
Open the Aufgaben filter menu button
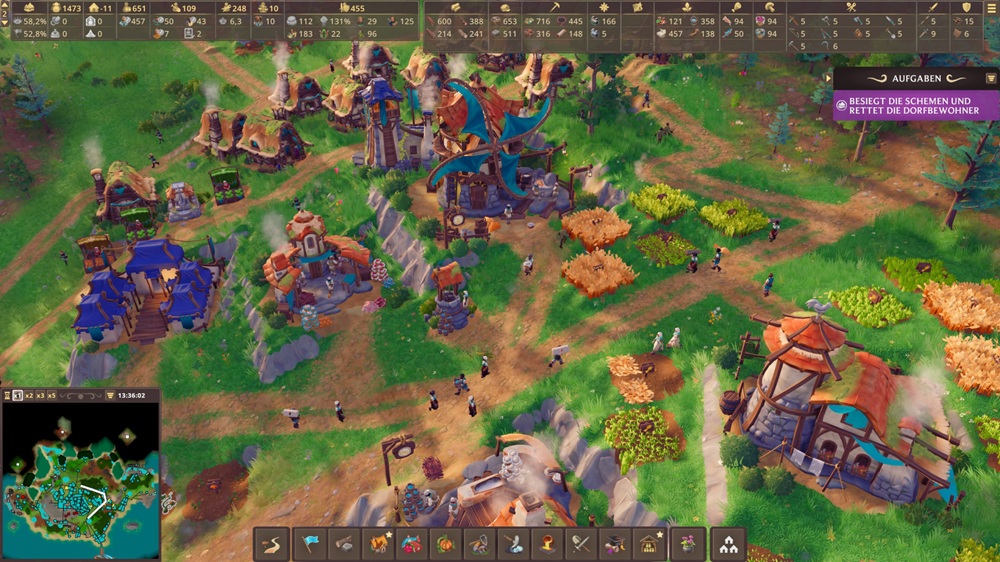[x=991, y=78]
